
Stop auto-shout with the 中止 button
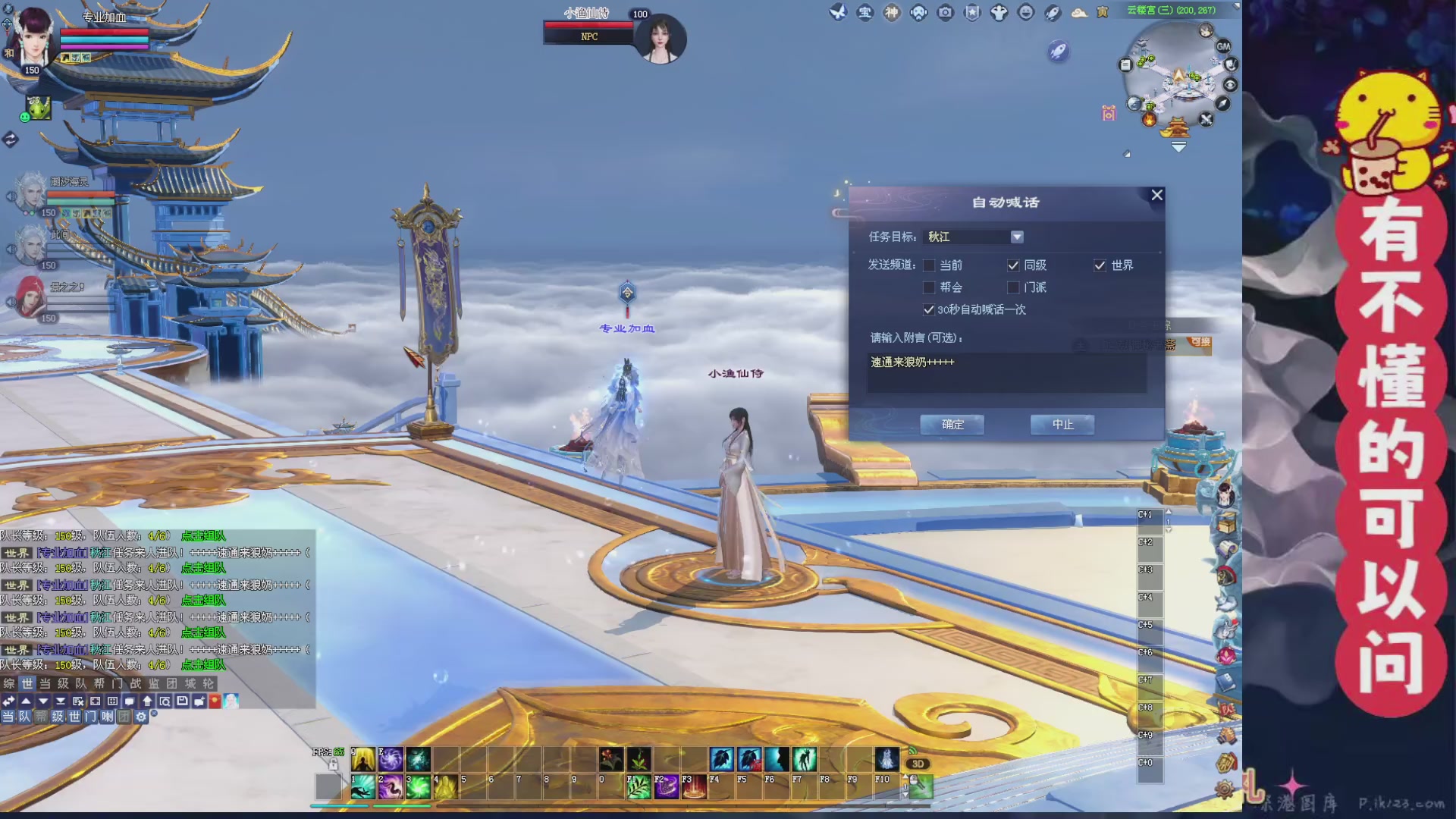click(x=1062, y=425)
